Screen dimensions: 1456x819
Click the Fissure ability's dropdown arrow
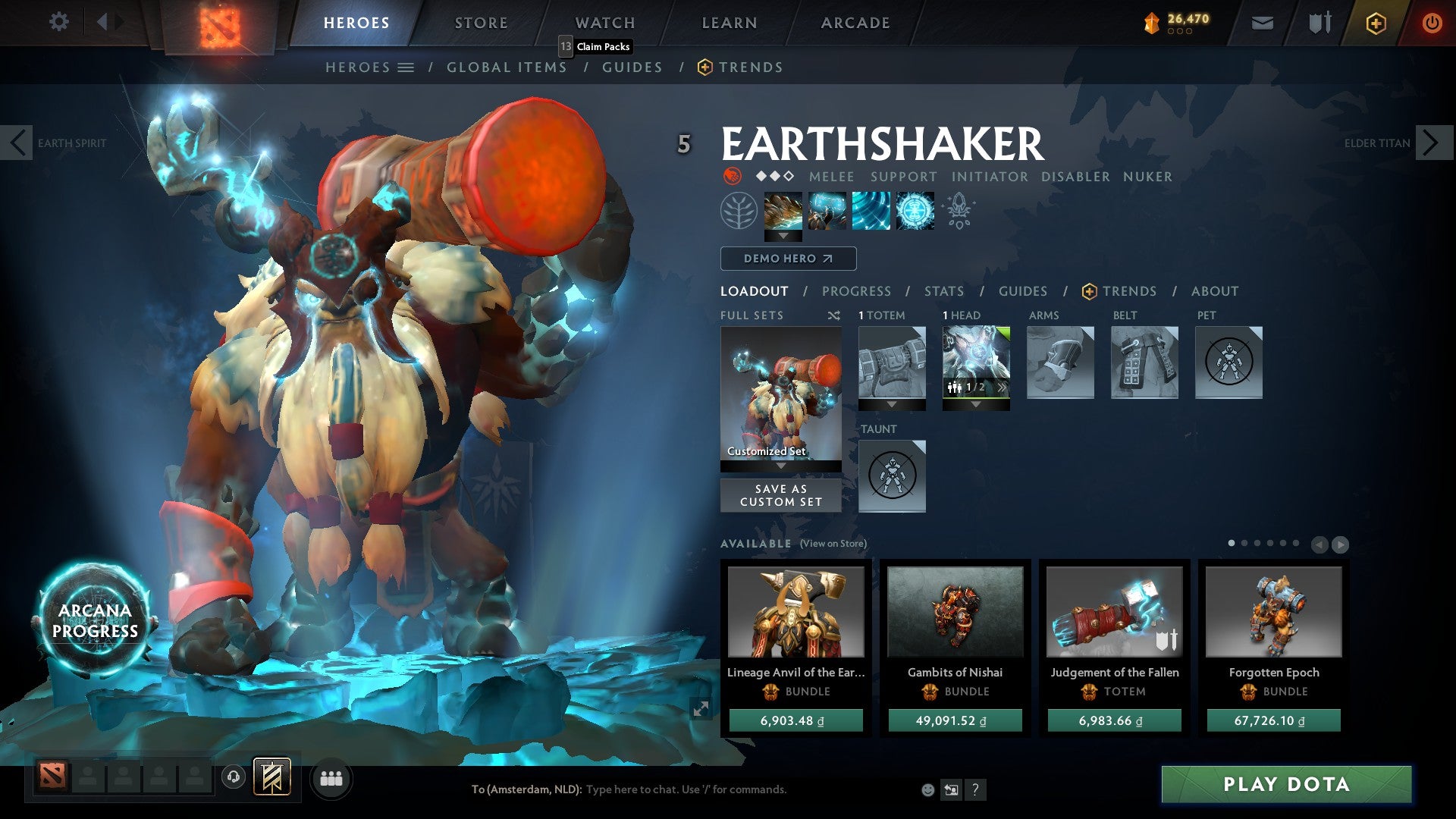783,237
